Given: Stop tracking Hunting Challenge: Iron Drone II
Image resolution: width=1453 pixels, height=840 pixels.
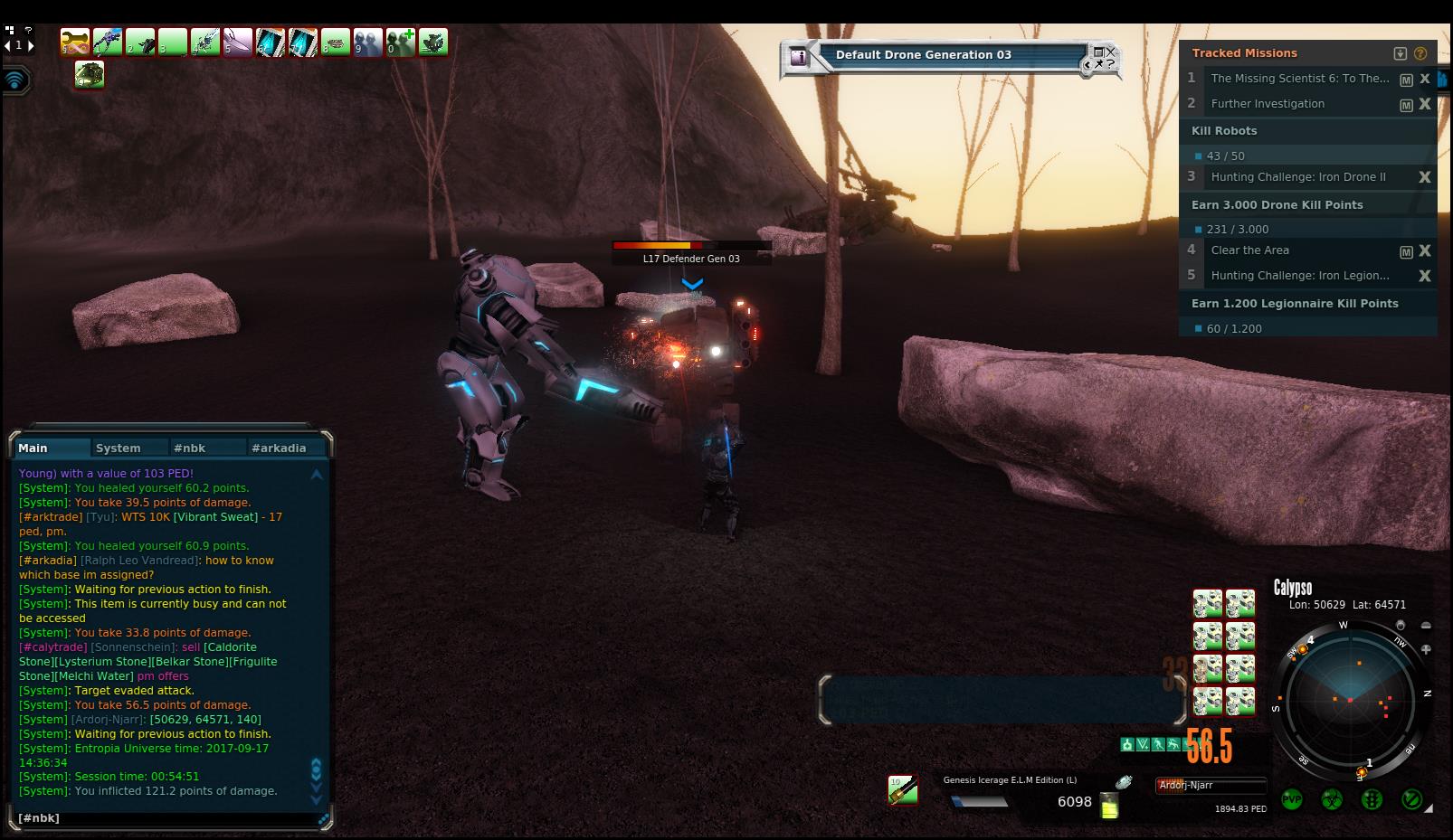Looking at the screenshot, I should (x=1425, y=177).
